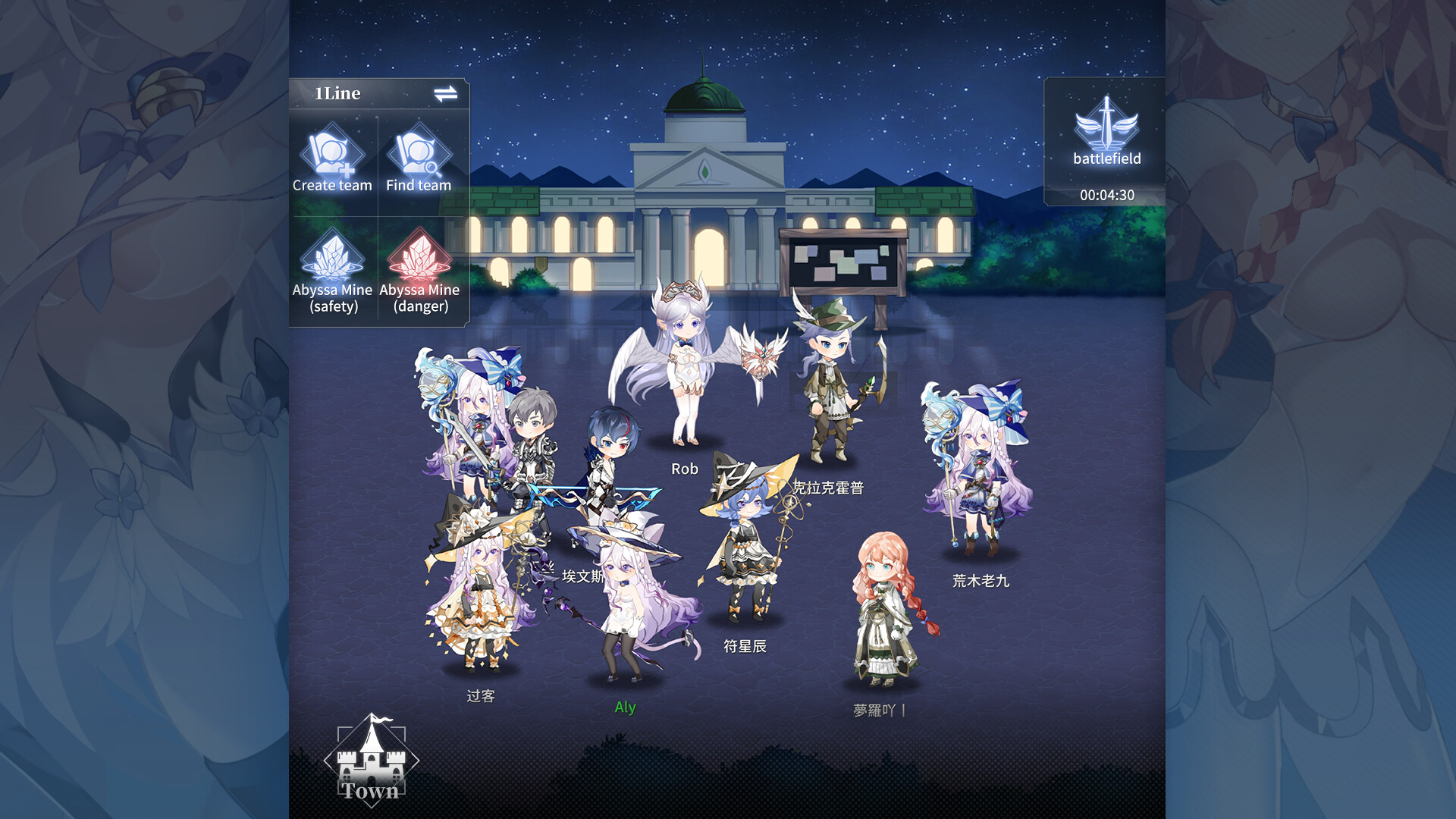Click the 00:04:30 battlefield countdown timer
Image resolution: width=1456 pixels, height=819 pixels.
(1106, 195)
